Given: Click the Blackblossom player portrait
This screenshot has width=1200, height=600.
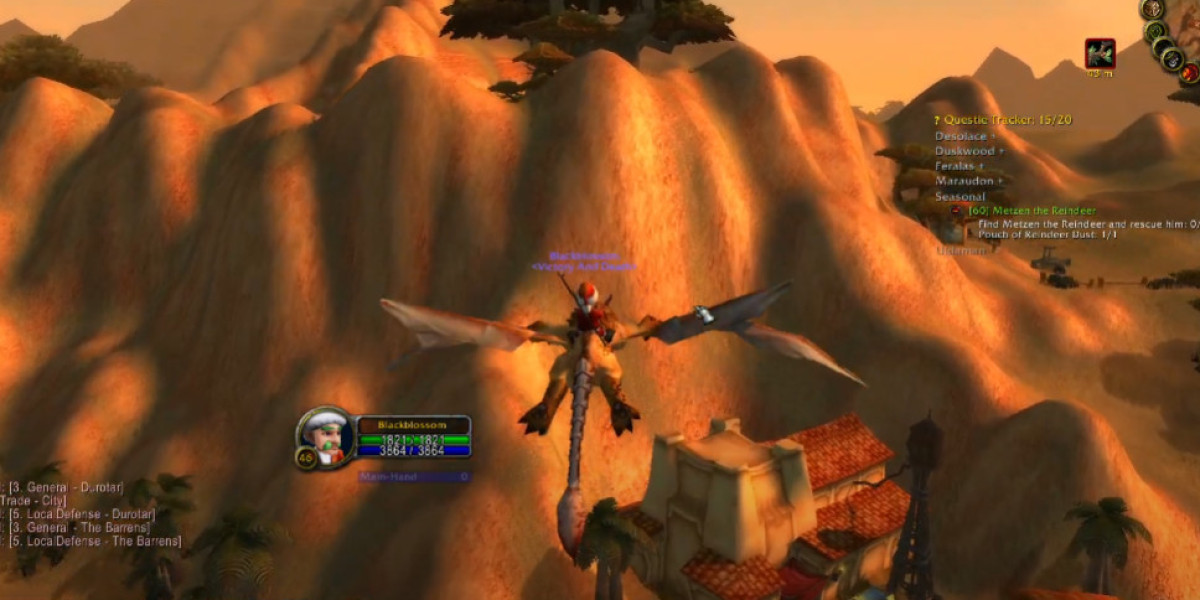Looking at the screenshot, I should coord(326,435).
